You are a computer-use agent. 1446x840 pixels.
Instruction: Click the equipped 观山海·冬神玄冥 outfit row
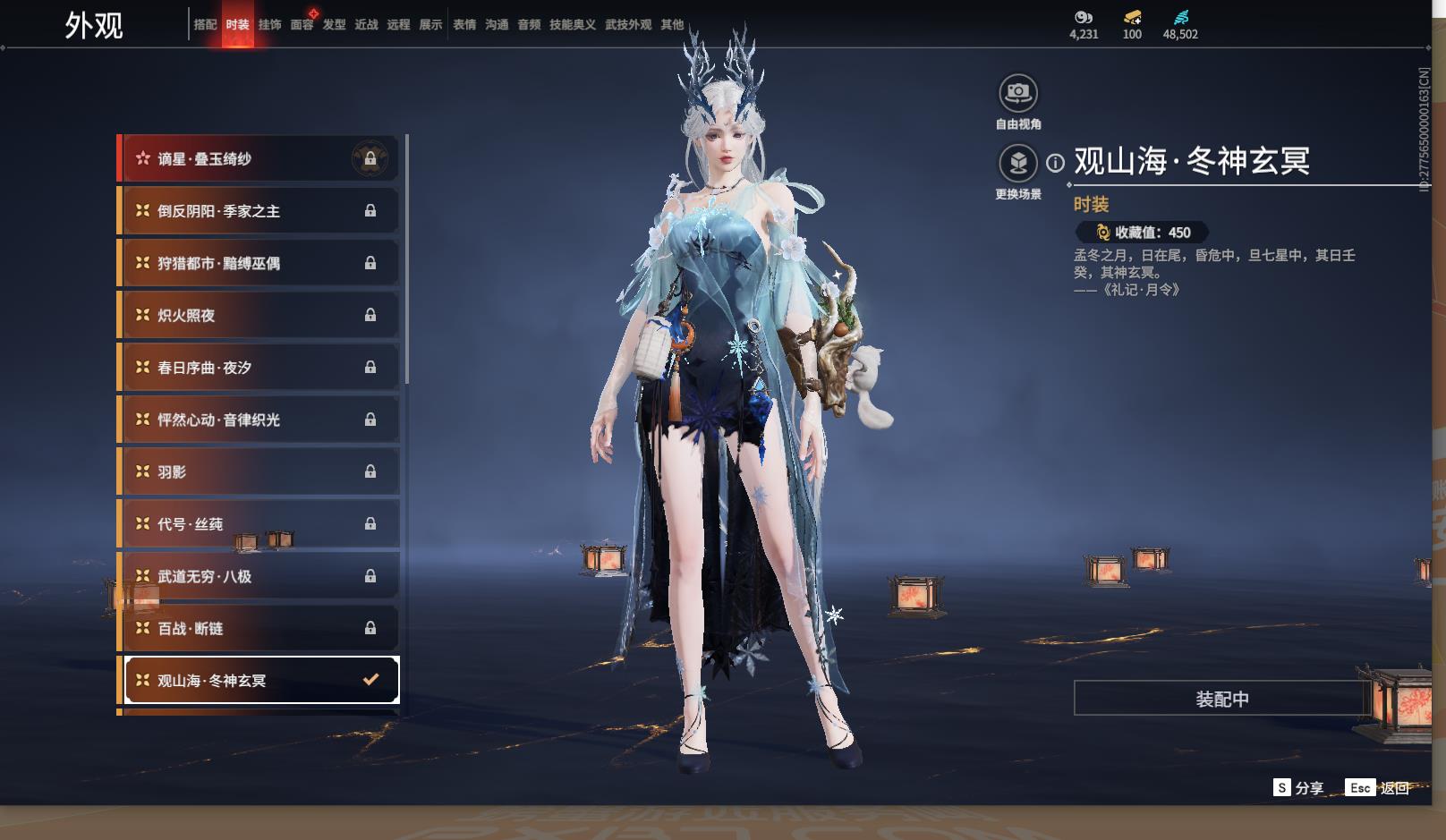pos(260,681)
